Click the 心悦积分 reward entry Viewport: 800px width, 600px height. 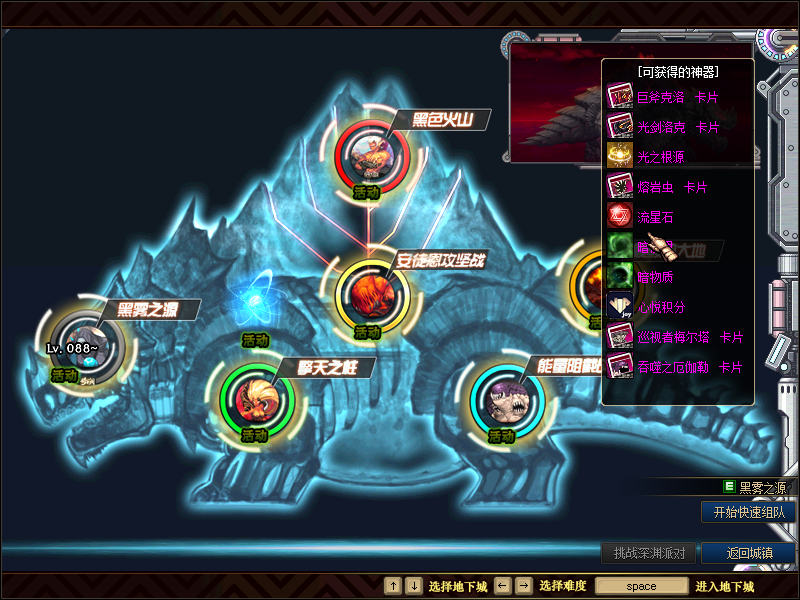pyautogui.click(x=662, y=307)
